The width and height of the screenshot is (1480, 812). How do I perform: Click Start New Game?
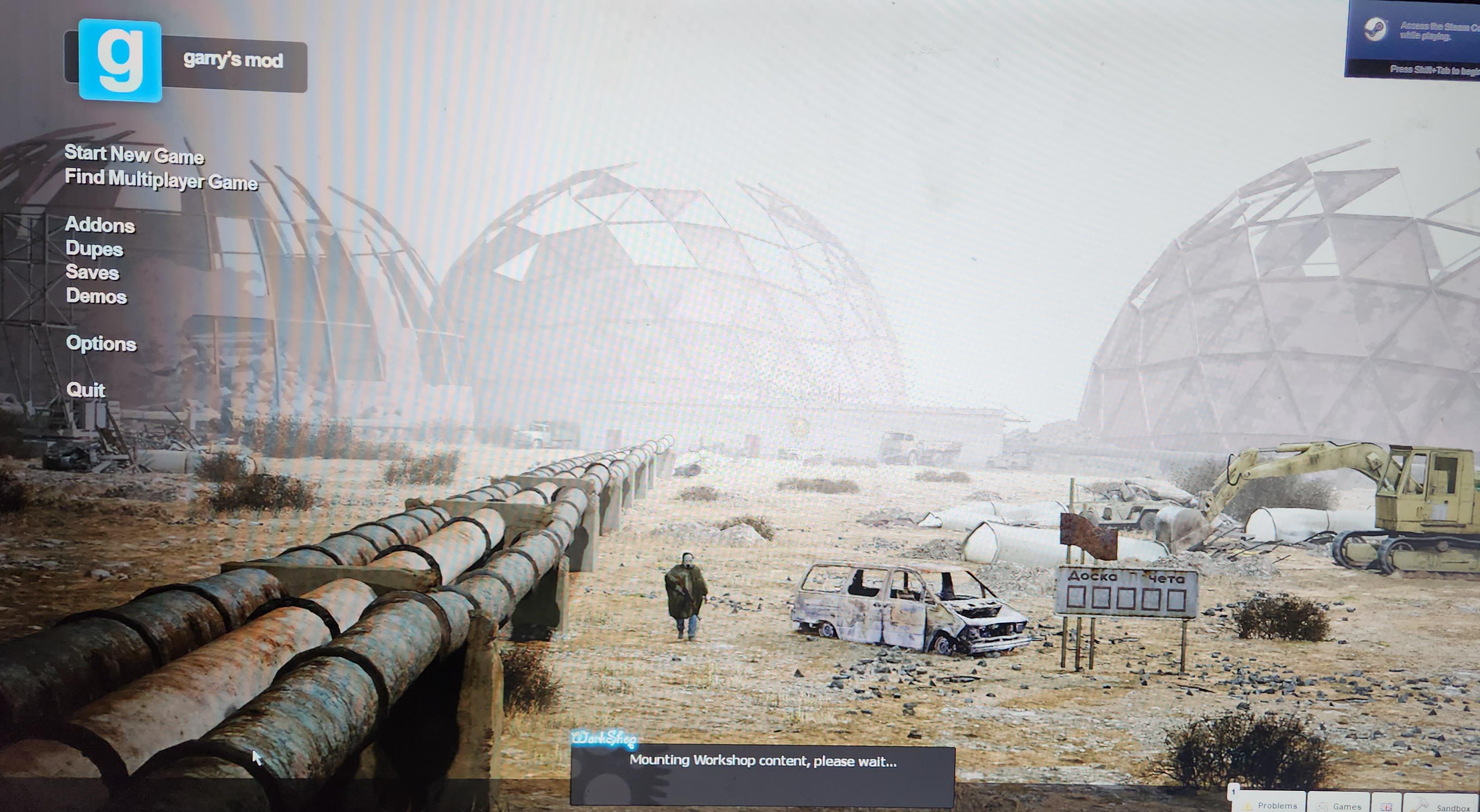tap(135, 154)
